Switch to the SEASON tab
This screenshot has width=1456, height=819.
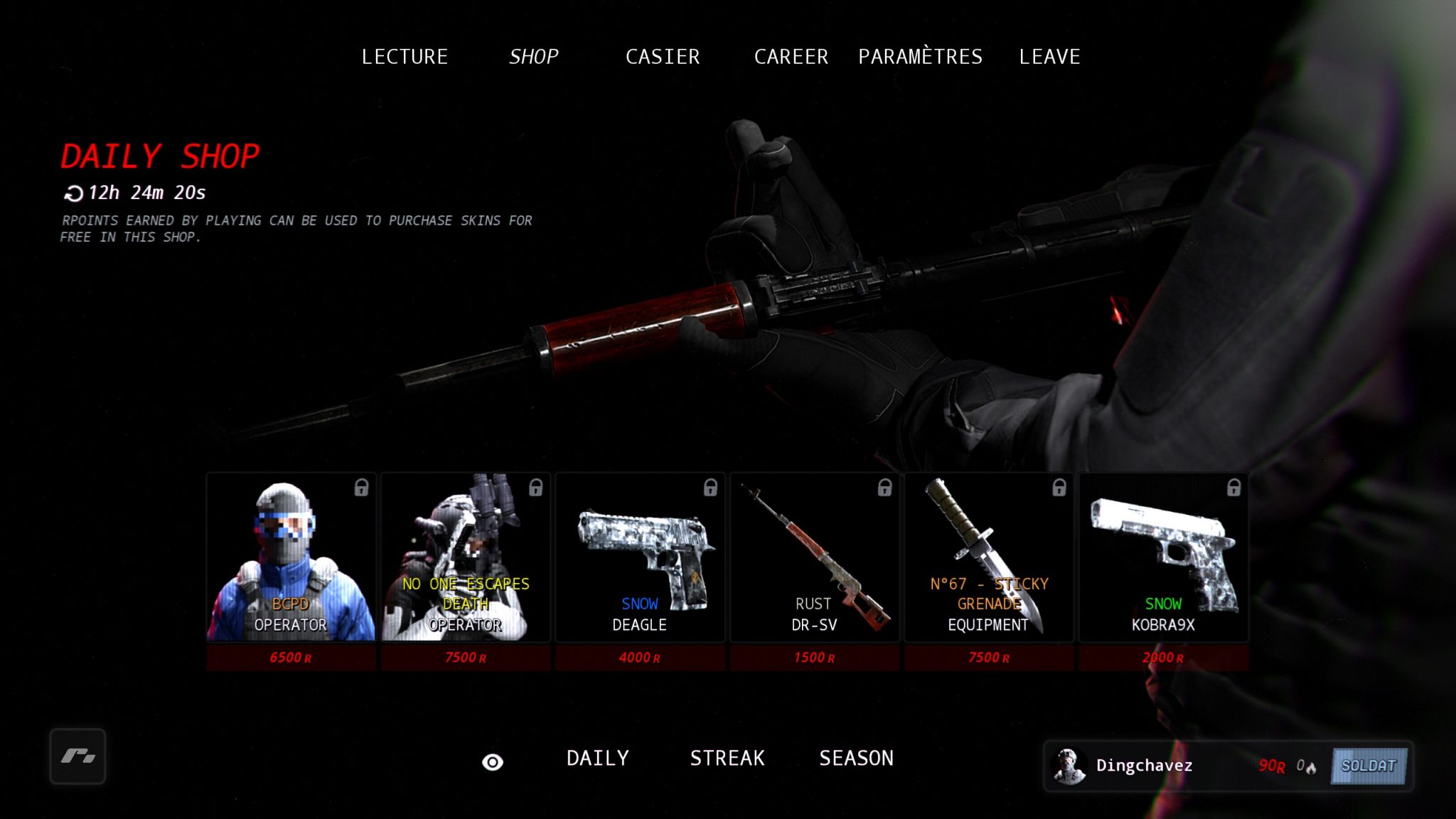856,759
